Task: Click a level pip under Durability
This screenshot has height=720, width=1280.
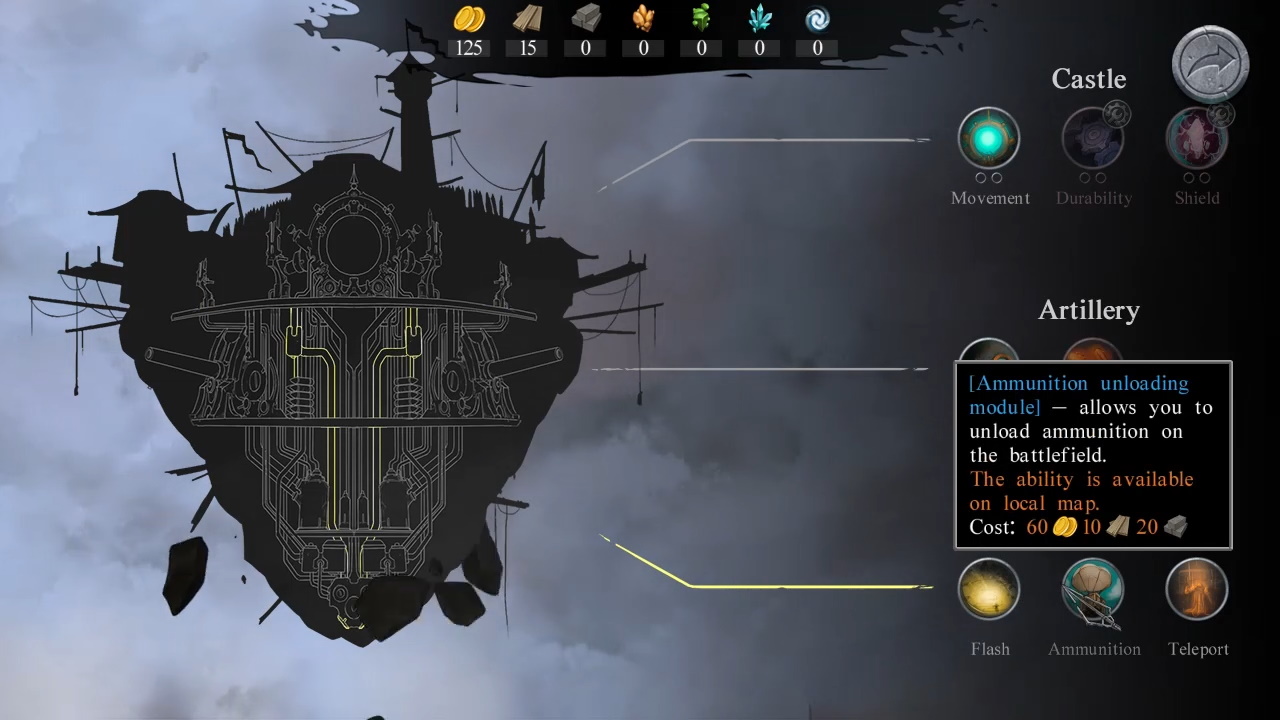Action: click(1084, 178)
